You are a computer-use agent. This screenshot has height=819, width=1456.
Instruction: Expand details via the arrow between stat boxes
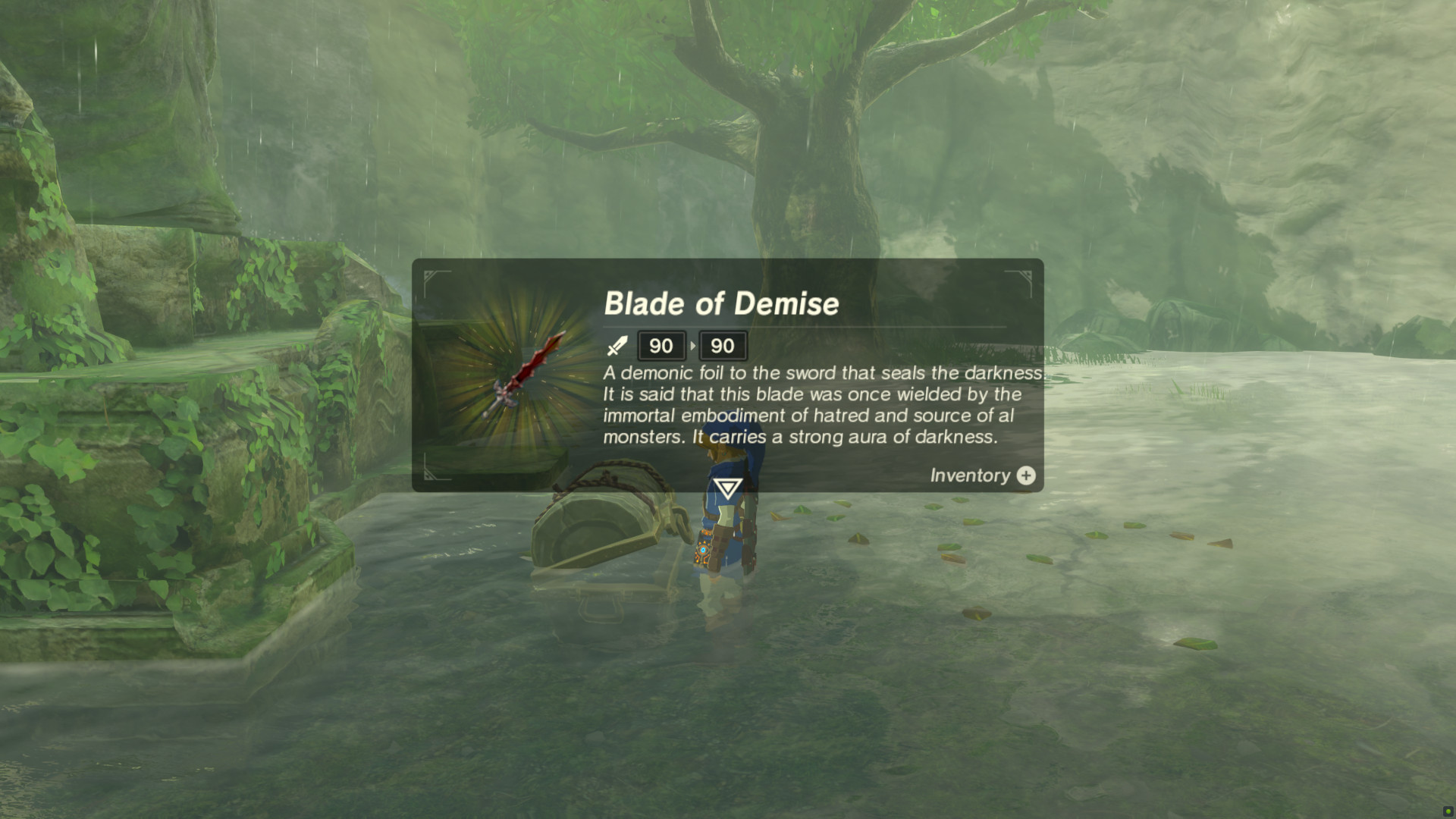pyautogui.click(x=692, y=346)
